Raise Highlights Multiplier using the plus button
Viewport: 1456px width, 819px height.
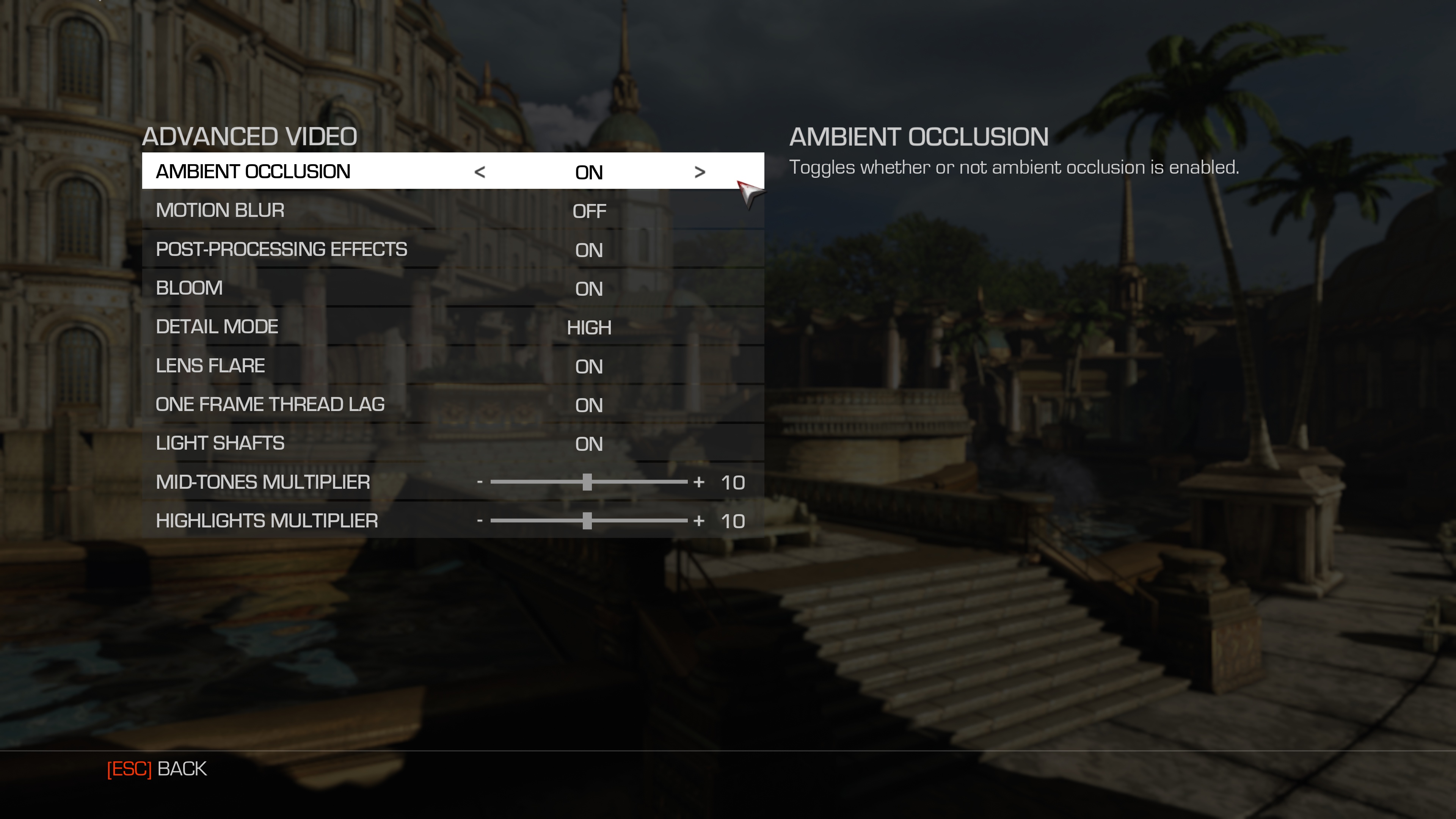point(699,521)
